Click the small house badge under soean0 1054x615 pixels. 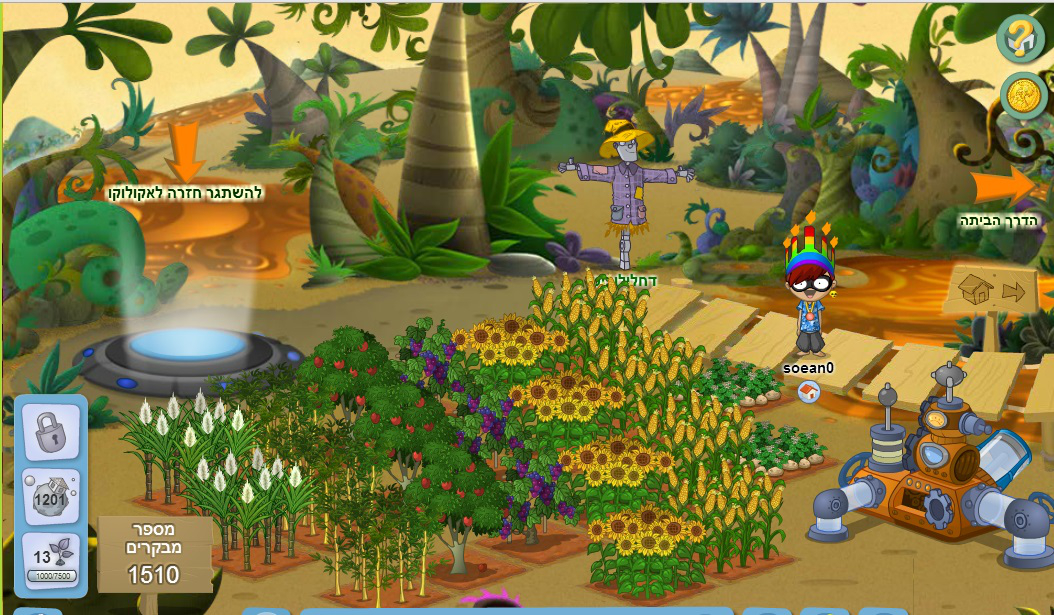[x=809, y=392]
